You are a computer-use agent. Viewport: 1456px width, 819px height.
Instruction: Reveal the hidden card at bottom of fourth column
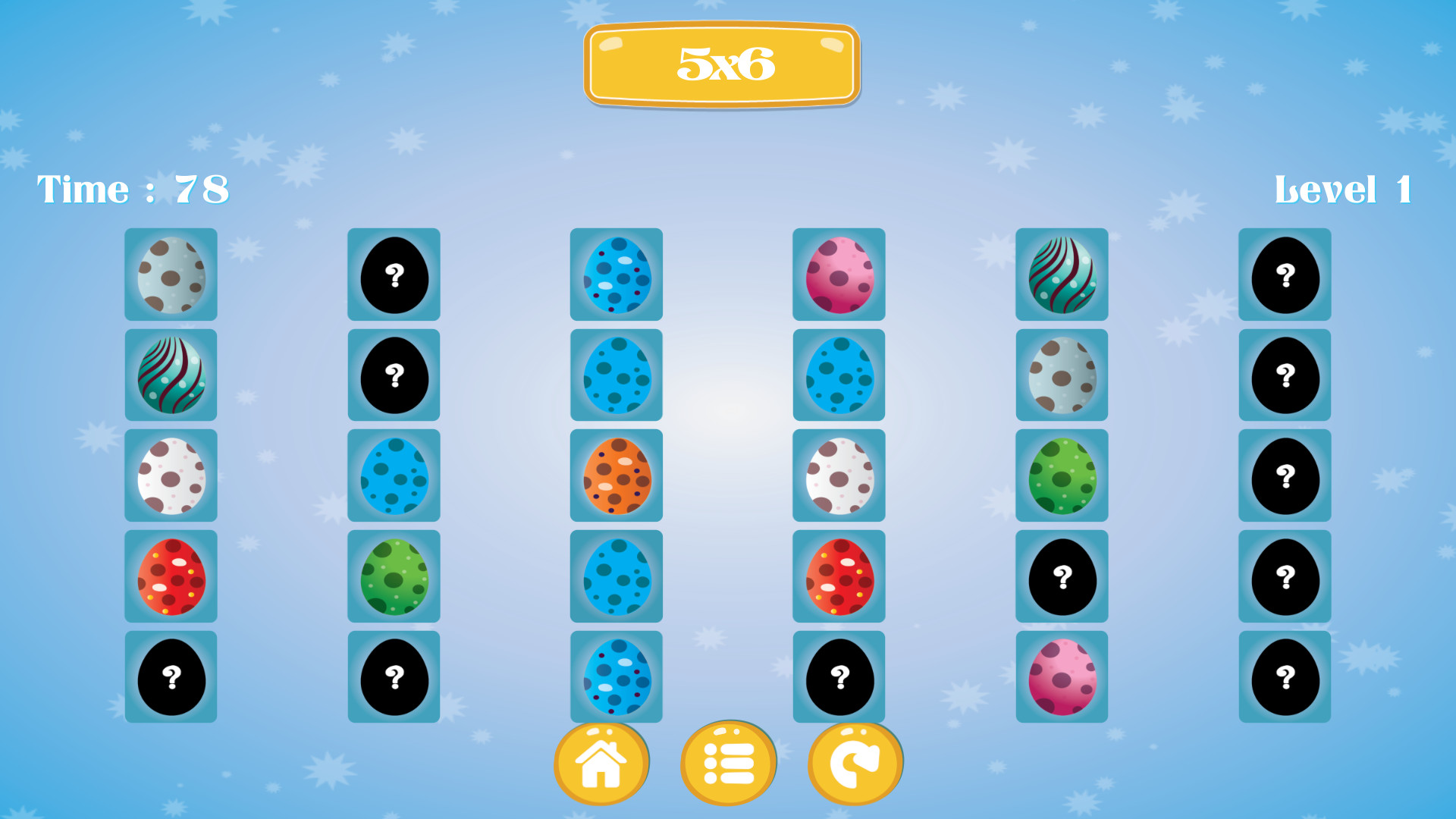point(839,676)
